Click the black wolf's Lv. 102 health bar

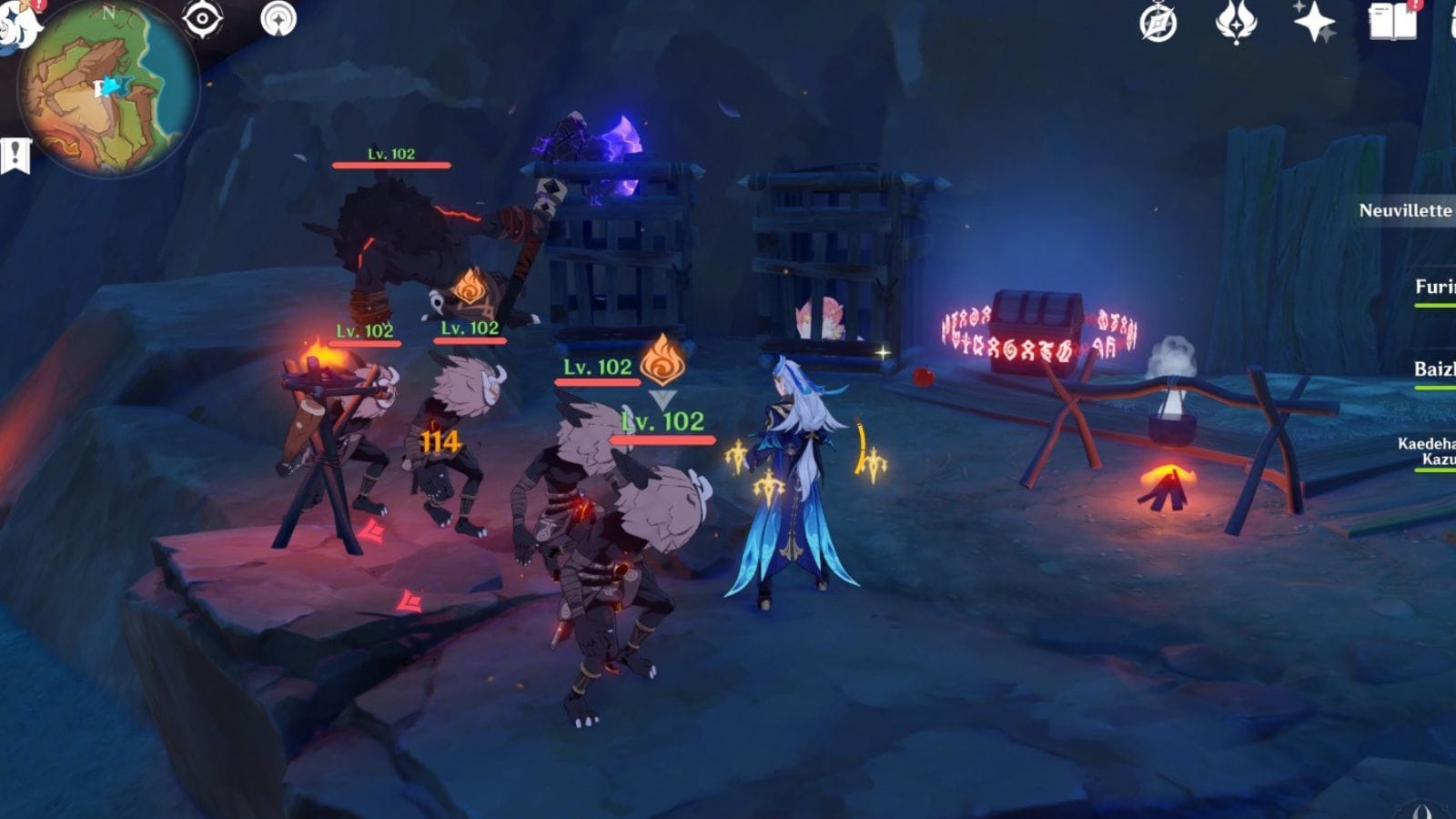tap(389, 166)
